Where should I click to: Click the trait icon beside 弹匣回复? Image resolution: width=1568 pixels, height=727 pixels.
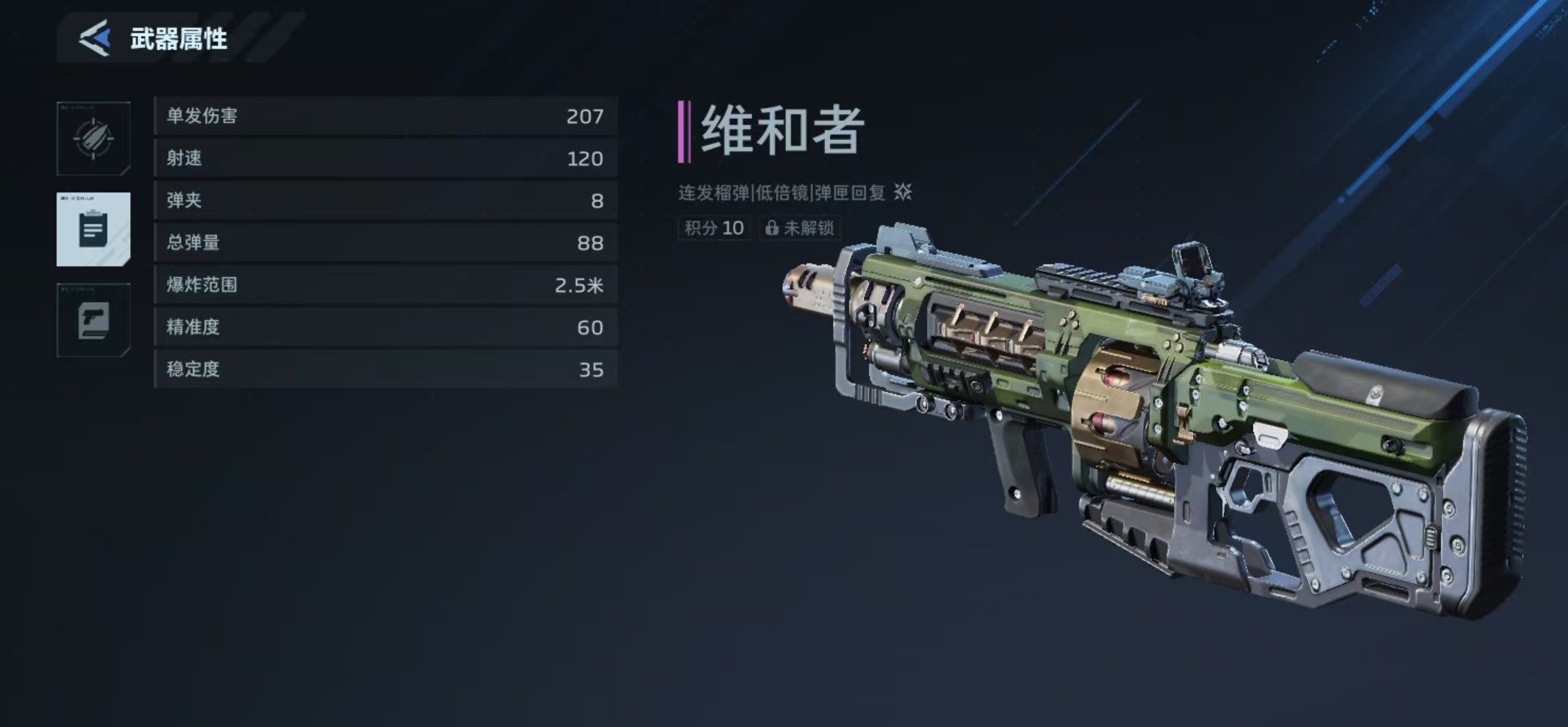(x=903, y=192)
